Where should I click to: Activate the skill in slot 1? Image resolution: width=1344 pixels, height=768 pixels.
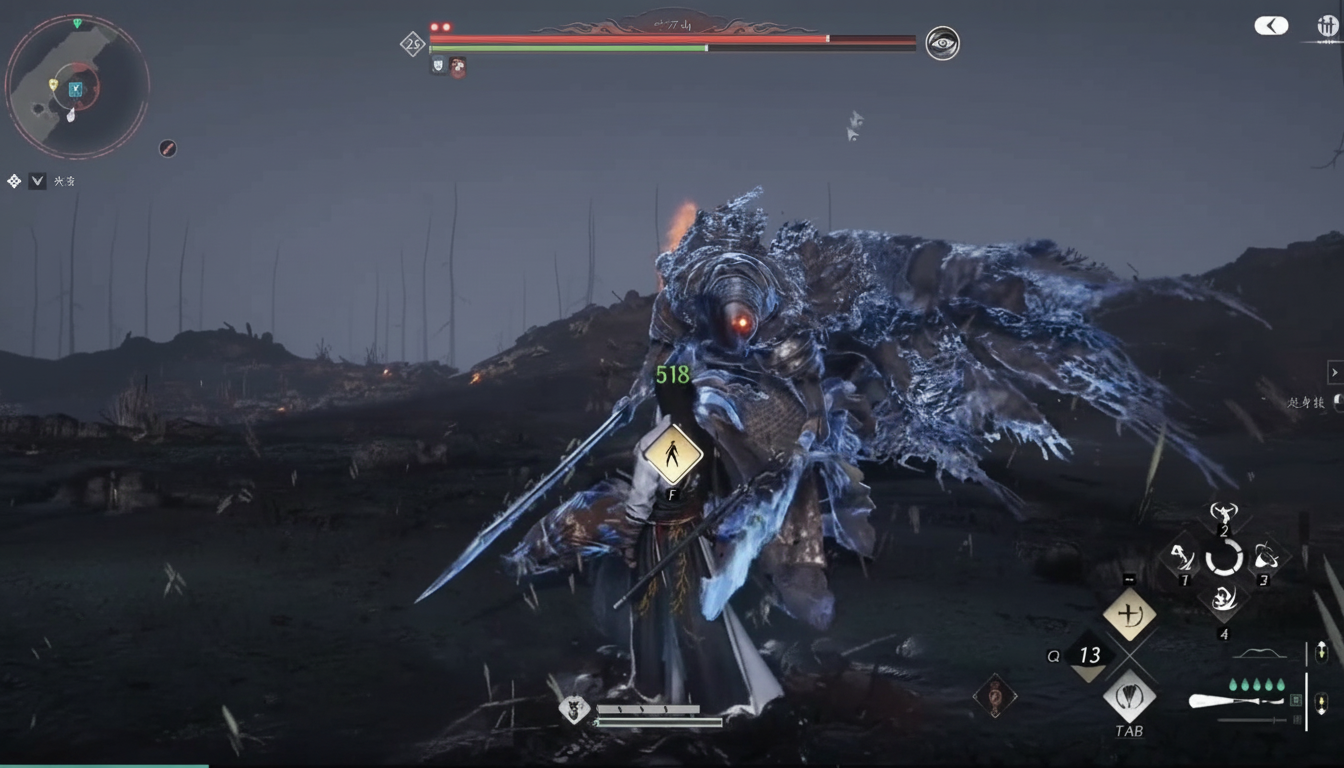[1182, 557]
